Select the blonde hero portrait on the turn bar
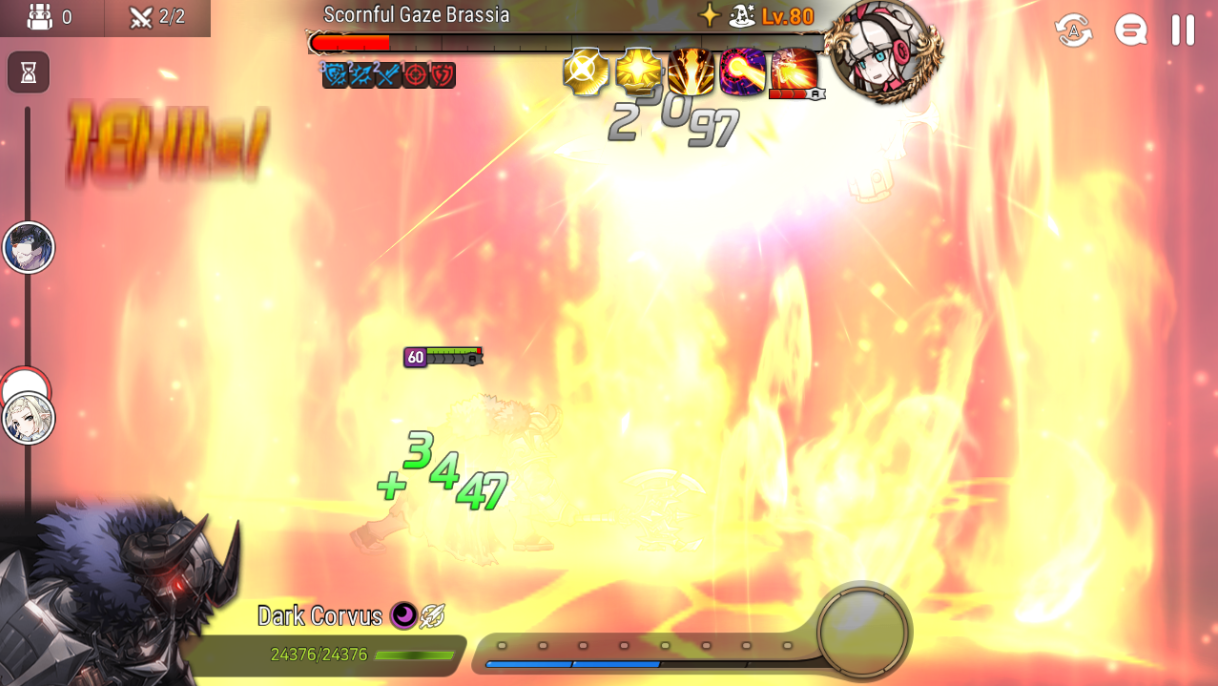Viewport: 1218px width, 686px height. pos(28,418)
